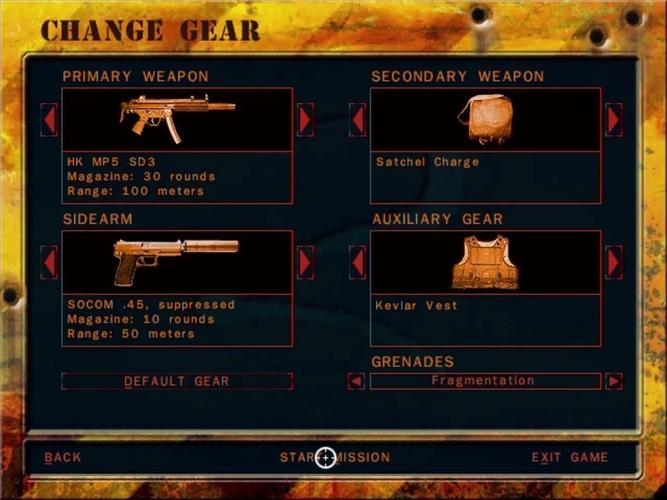667x500 pixels.
Task: Select previous auxiliary gear item
Action: tap(357, 262)
